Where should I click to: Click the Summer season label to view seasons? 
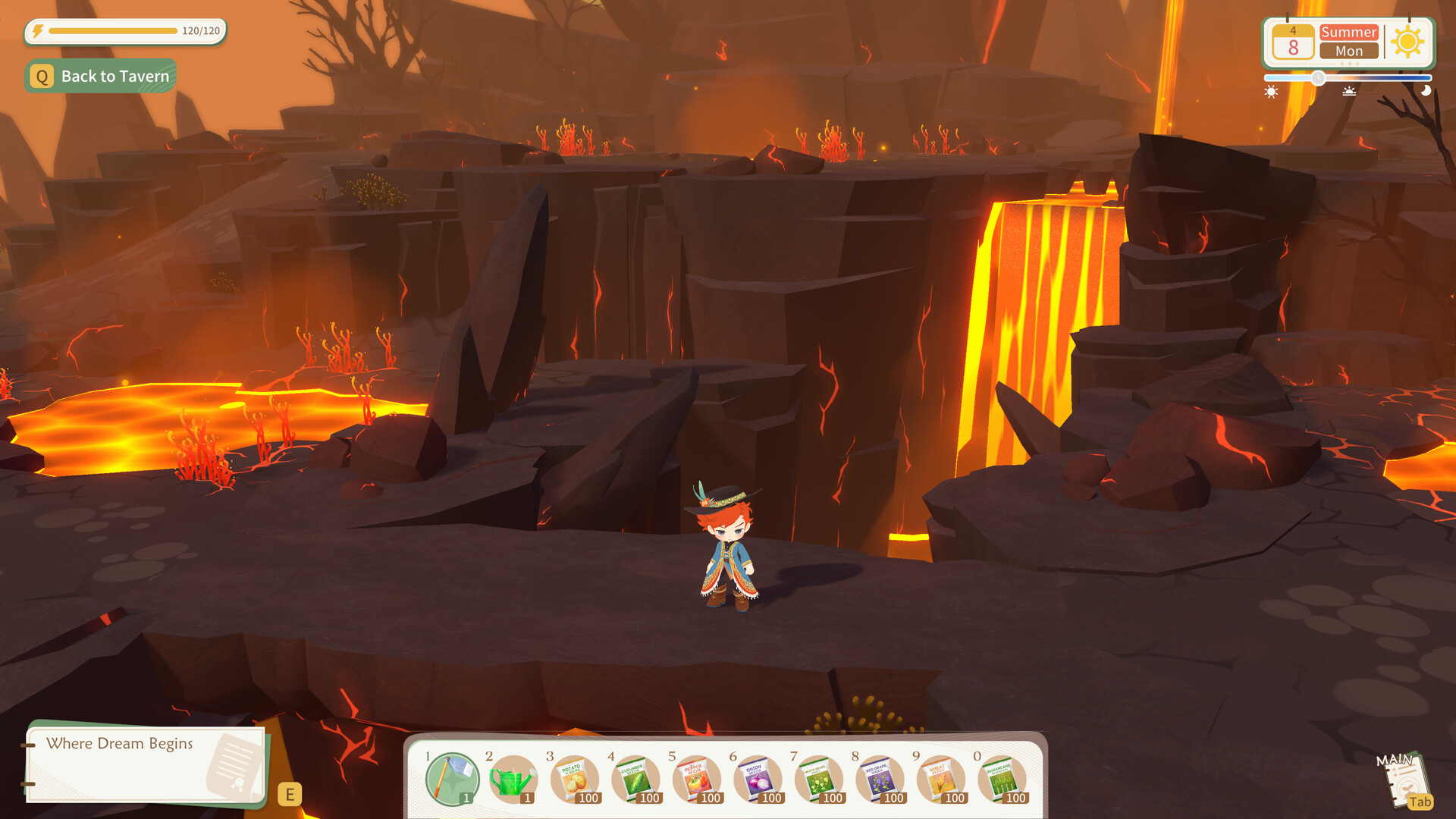[x=1349, y=33]
